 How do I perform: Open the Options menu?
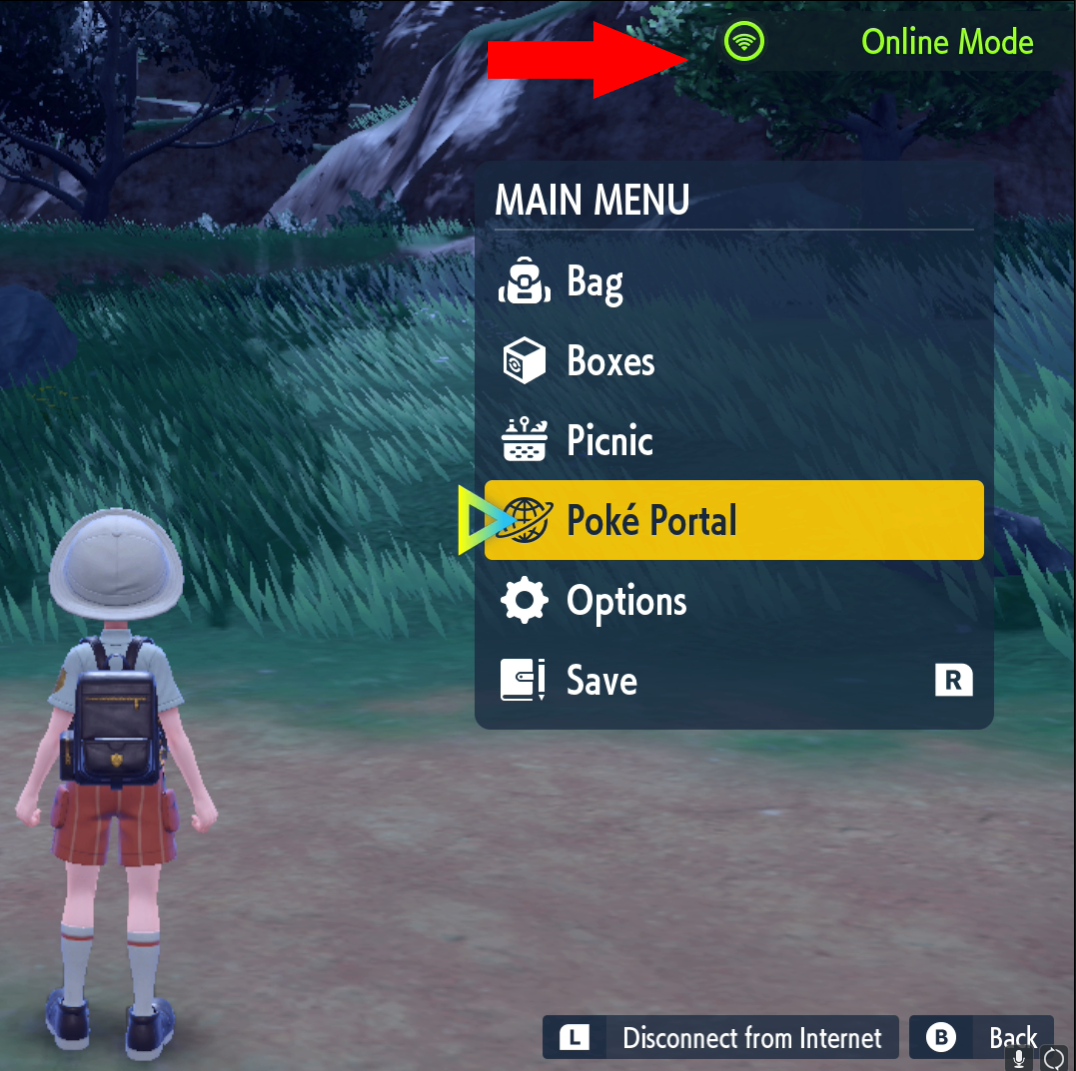[626, 601]
